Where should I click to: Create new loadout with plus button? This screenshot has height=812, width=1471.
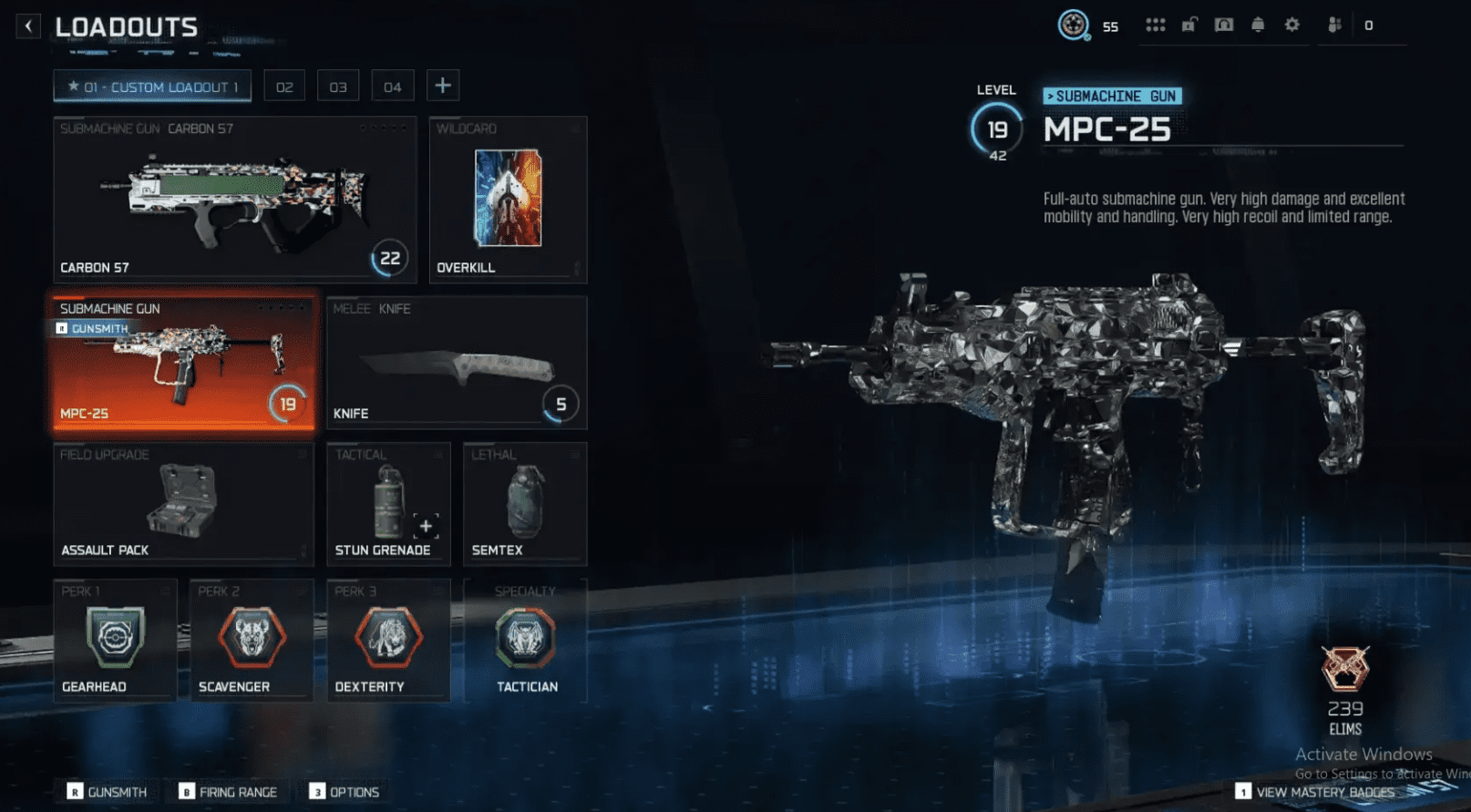[x=443, y=85]
